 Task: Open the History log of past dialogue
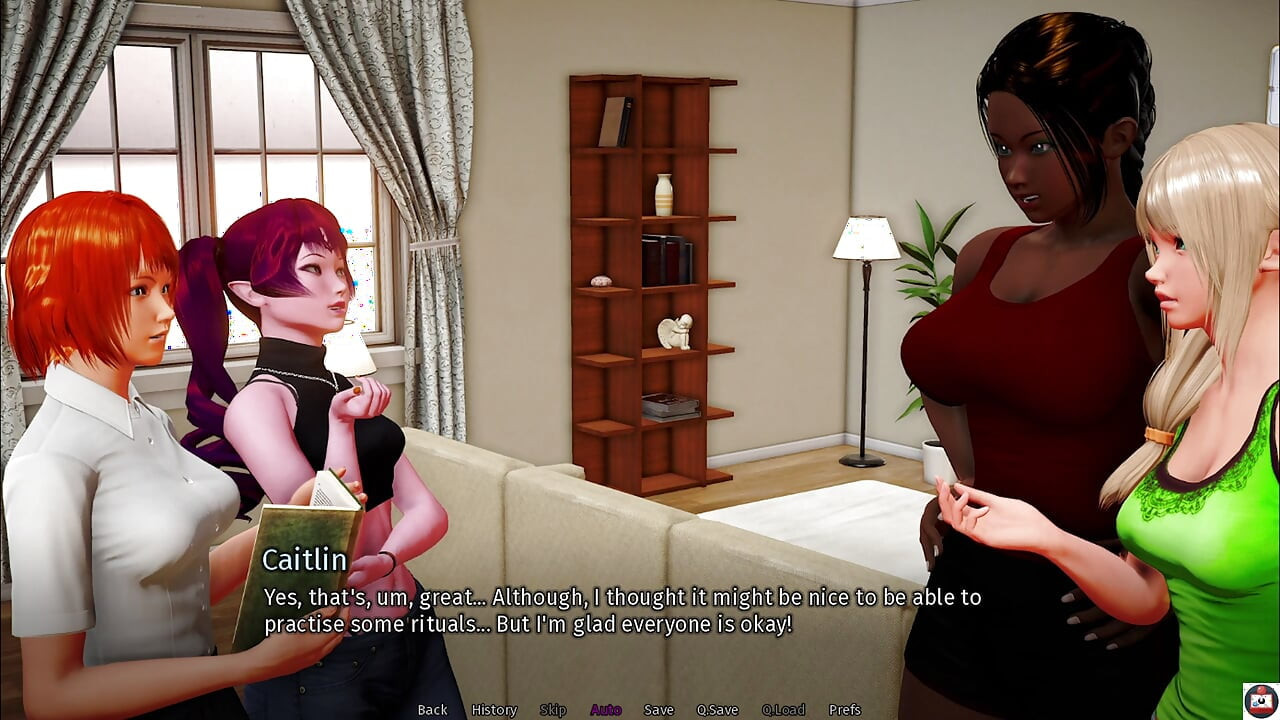click(x=492, y=709)
